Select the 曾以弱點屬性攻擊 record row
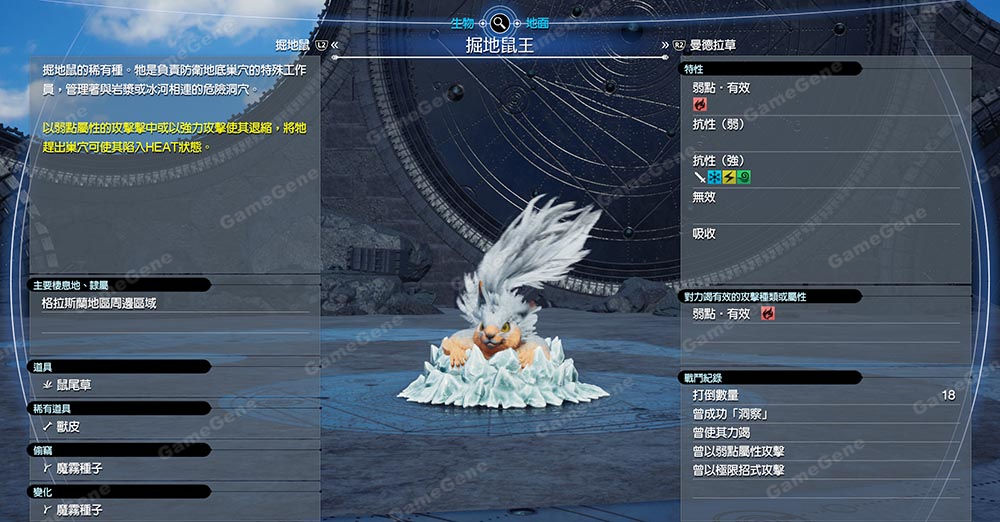 pos(823,451)
